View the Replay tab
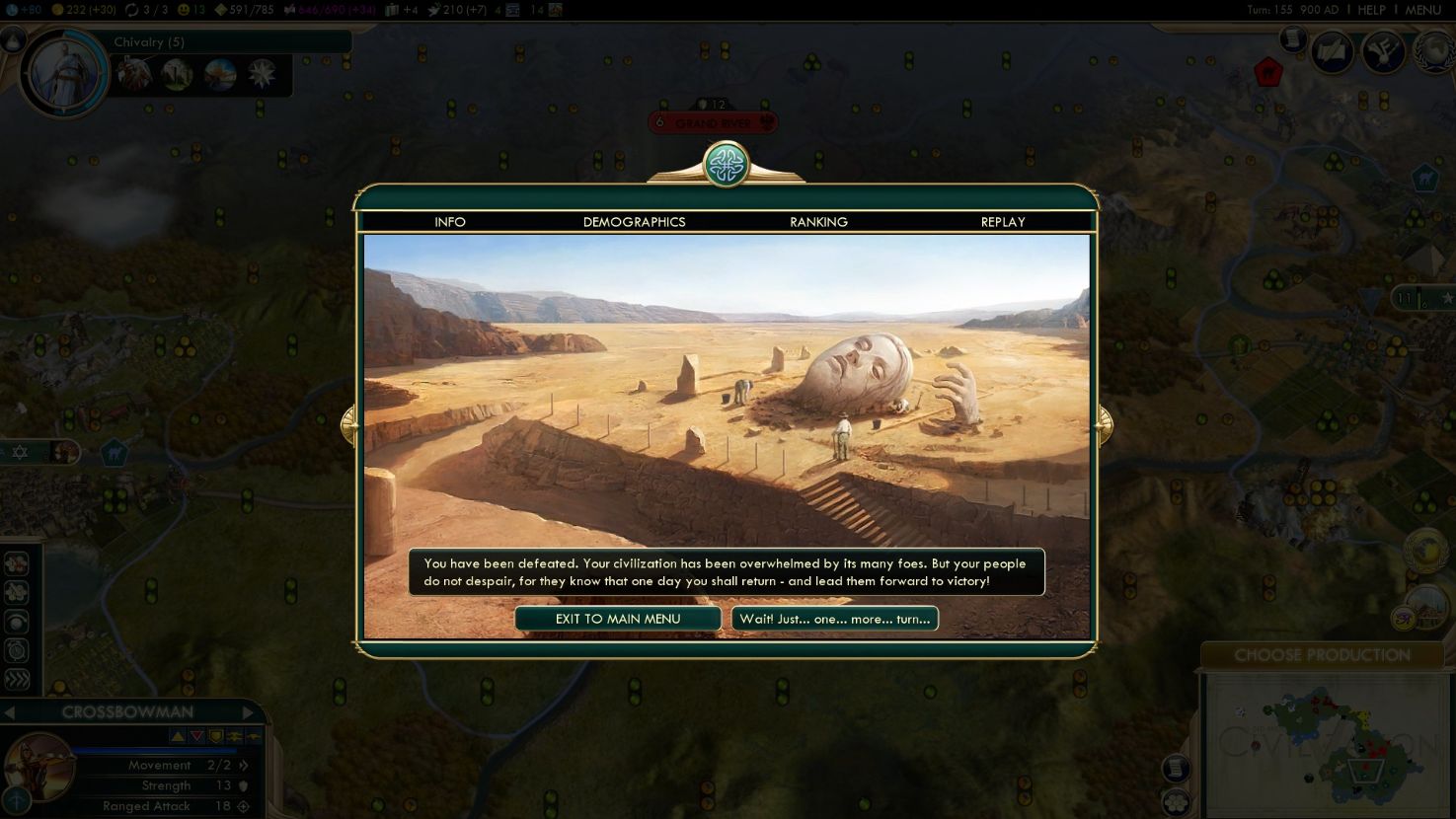 [1003, 222]
